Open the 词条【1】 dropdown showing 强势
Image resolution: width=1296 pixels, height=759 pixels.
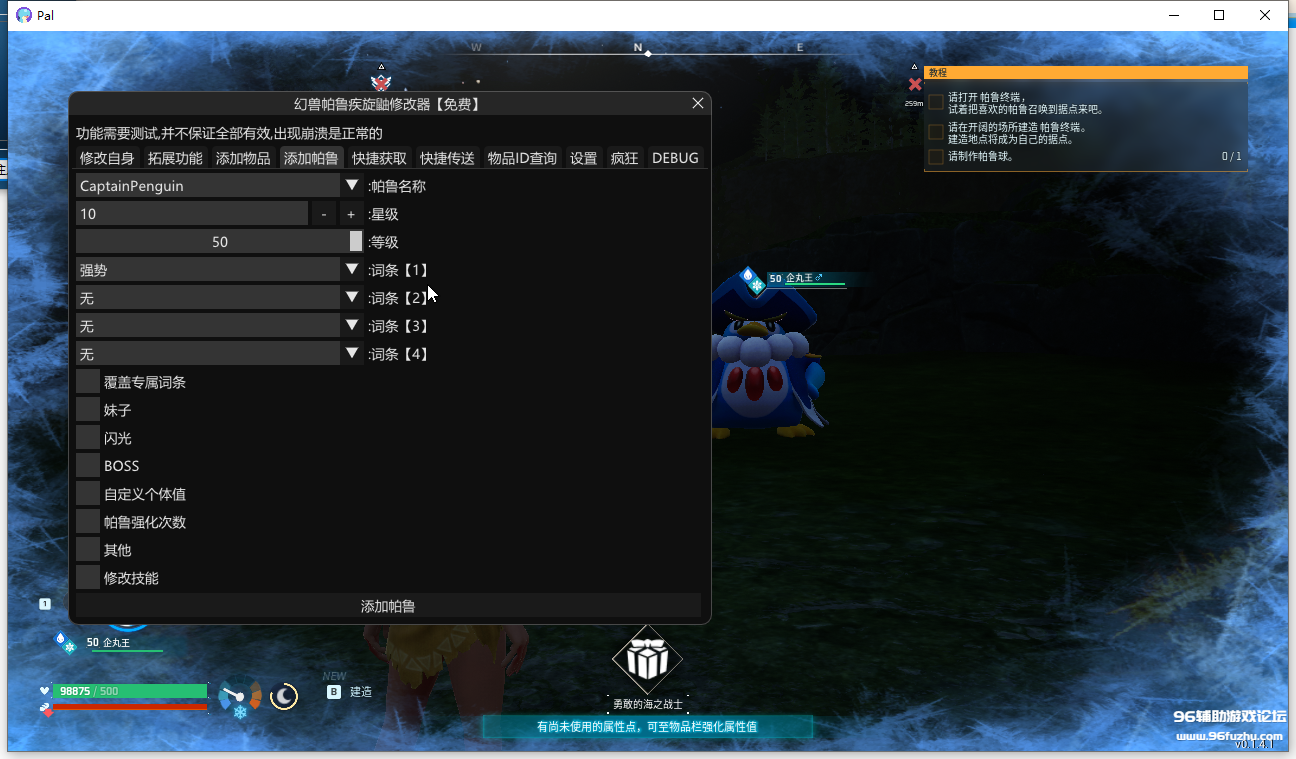coord(352,270)
